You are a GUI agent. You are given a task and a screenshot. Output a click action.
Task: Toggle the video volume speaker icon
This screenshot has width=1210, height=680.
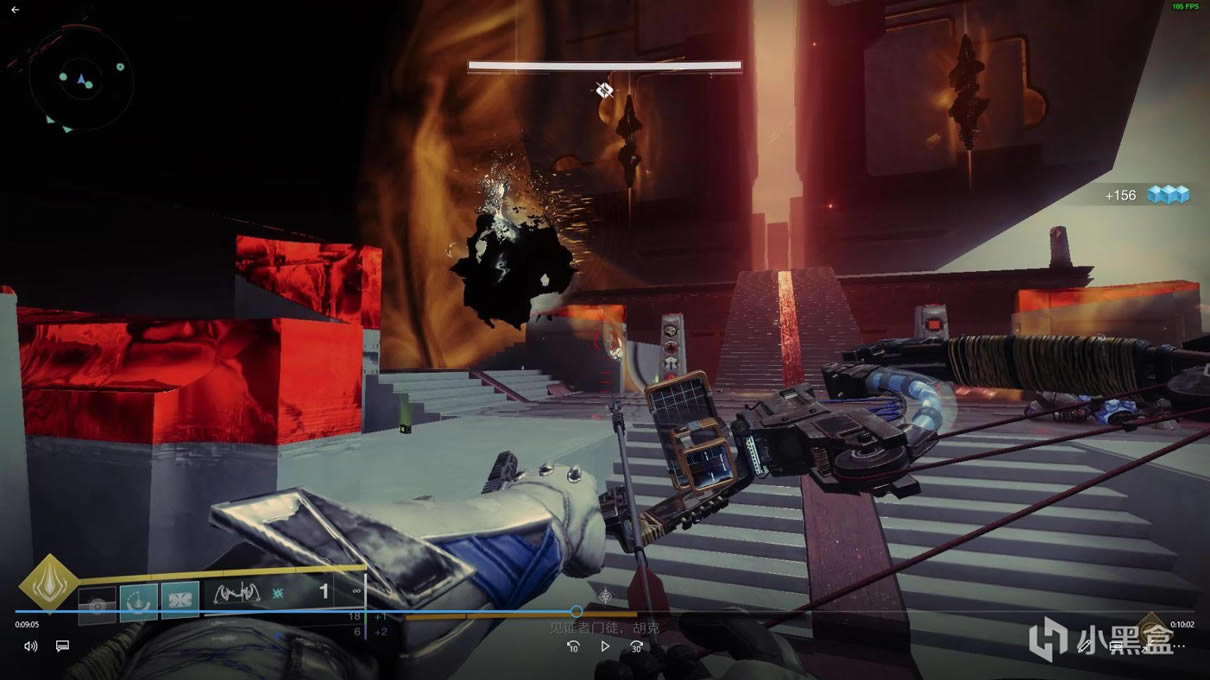(30, 646)
